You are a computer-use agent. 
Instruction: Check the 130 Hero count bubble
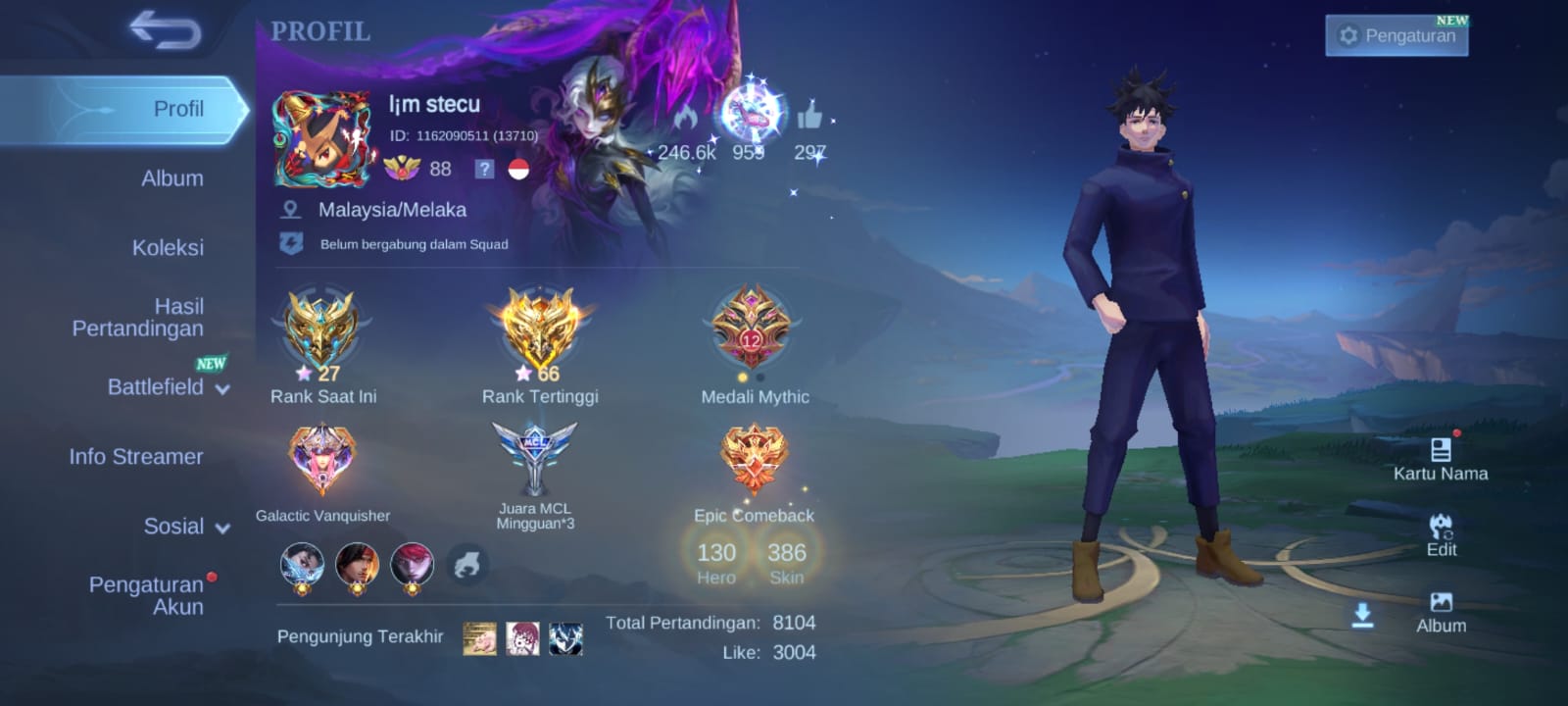click(x=716, y=561)
